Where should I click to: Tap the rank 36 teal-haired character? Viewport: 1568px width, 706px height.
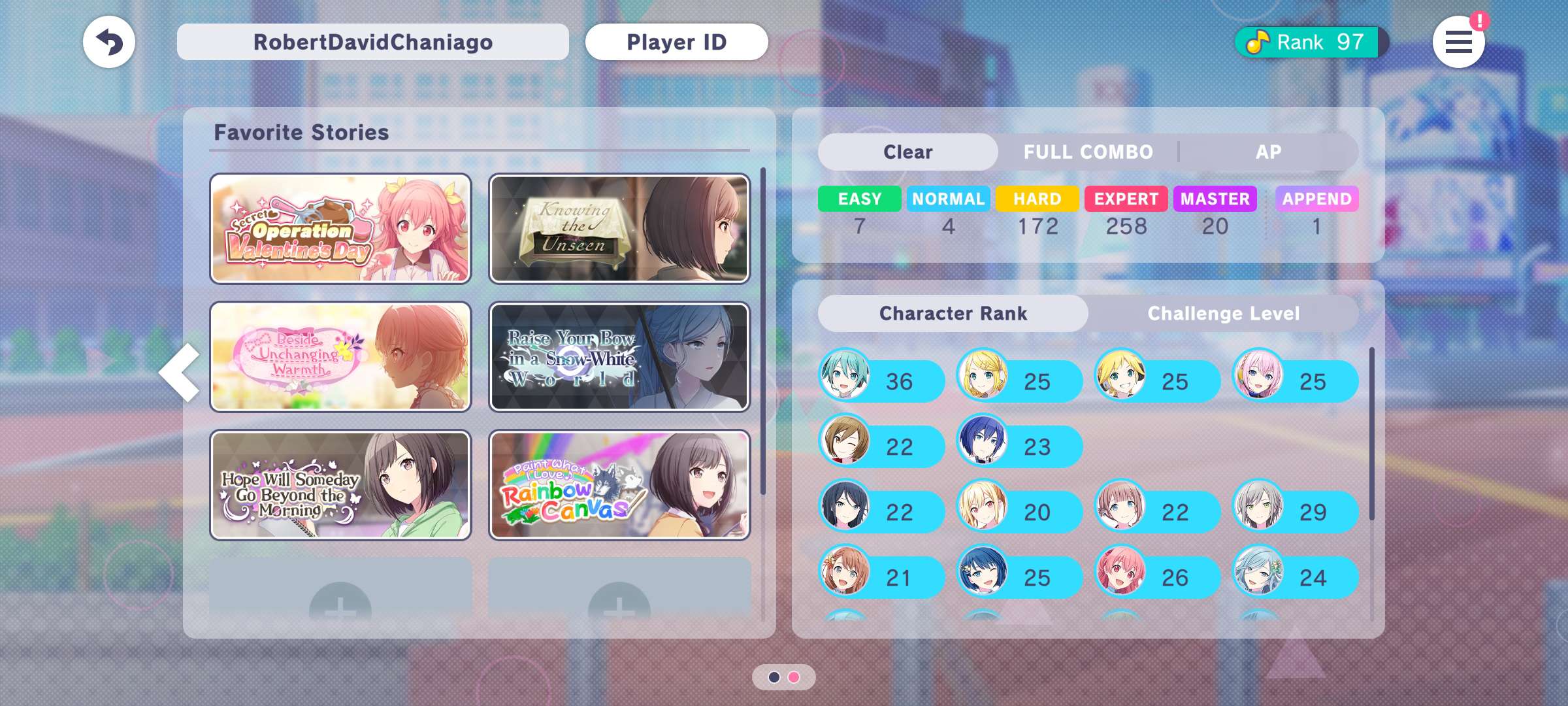(x=881, y=380)
